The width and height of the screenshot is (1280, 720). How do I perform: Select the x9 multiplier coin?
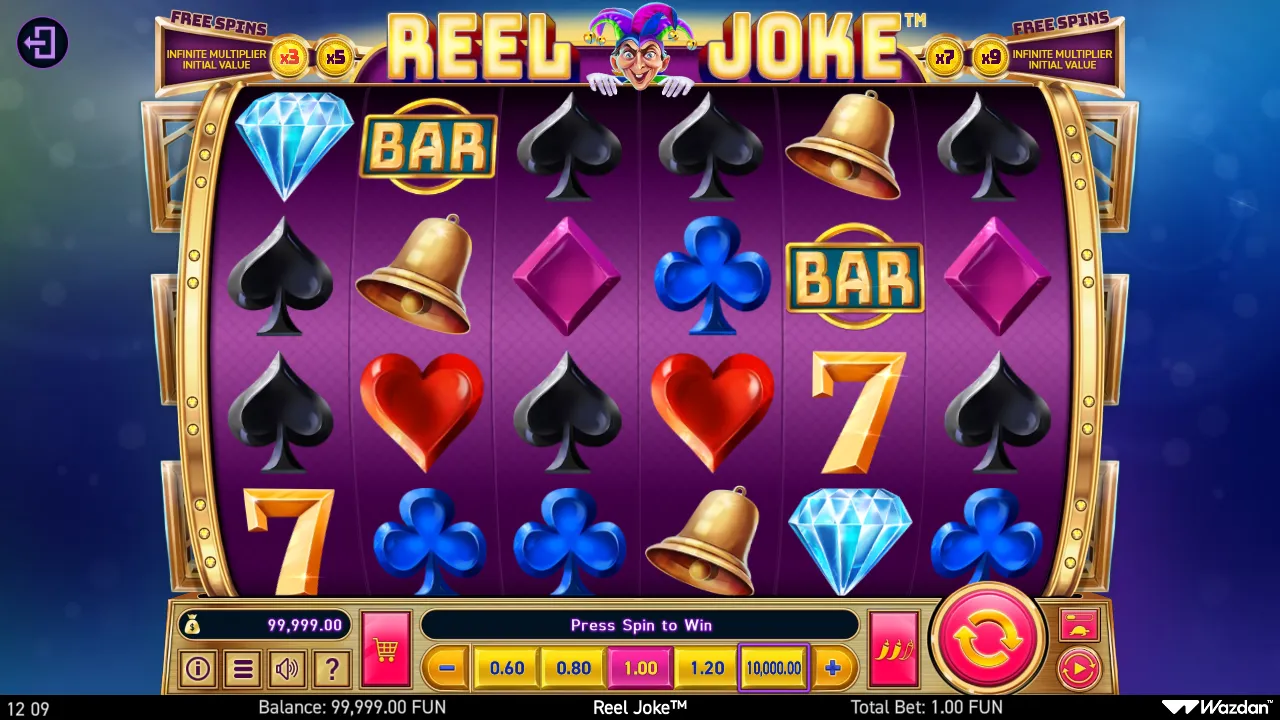(990, 57)
